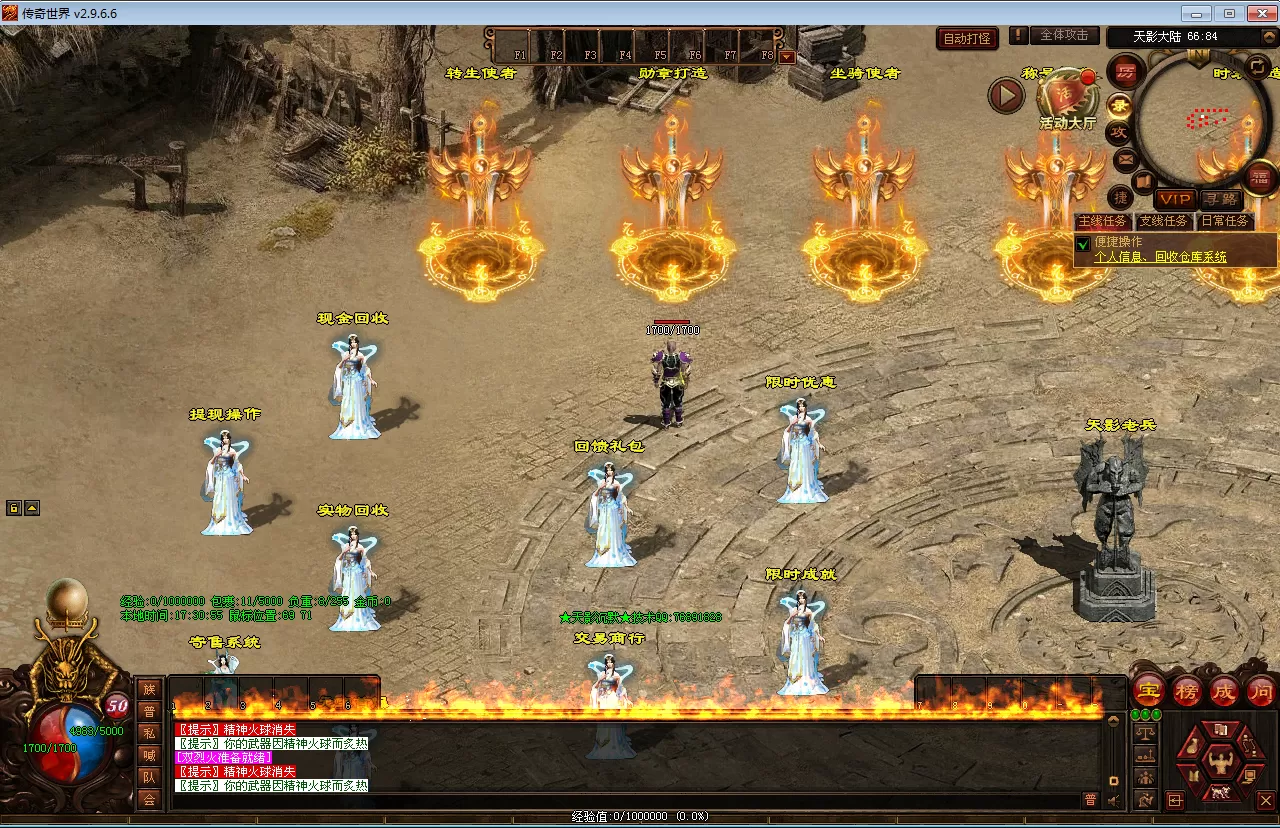Viewport: 1280px width, 828px height.
Task: Select the 私 private chat channel
Action: tap(149, 733)
